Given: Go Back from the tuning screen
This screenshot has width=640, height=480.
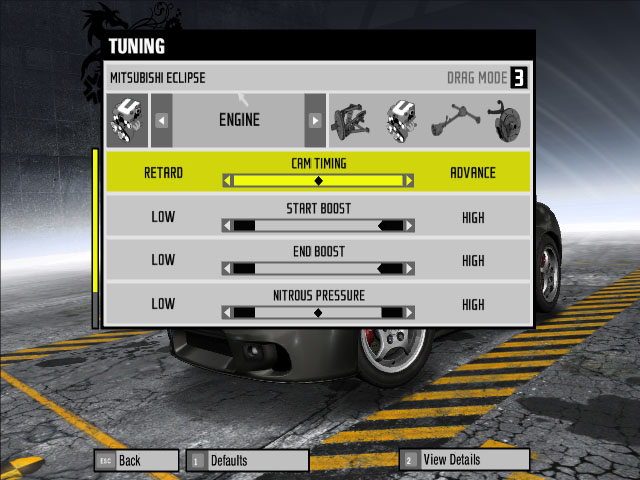Looking at the screenshot, I should [x=134, y=460].
